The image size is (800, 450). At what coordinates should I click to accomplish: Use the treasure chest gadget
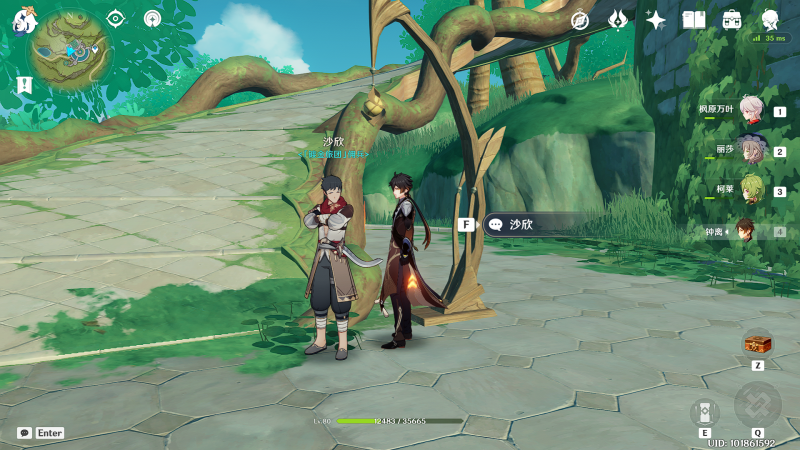(x=757, y=344)
